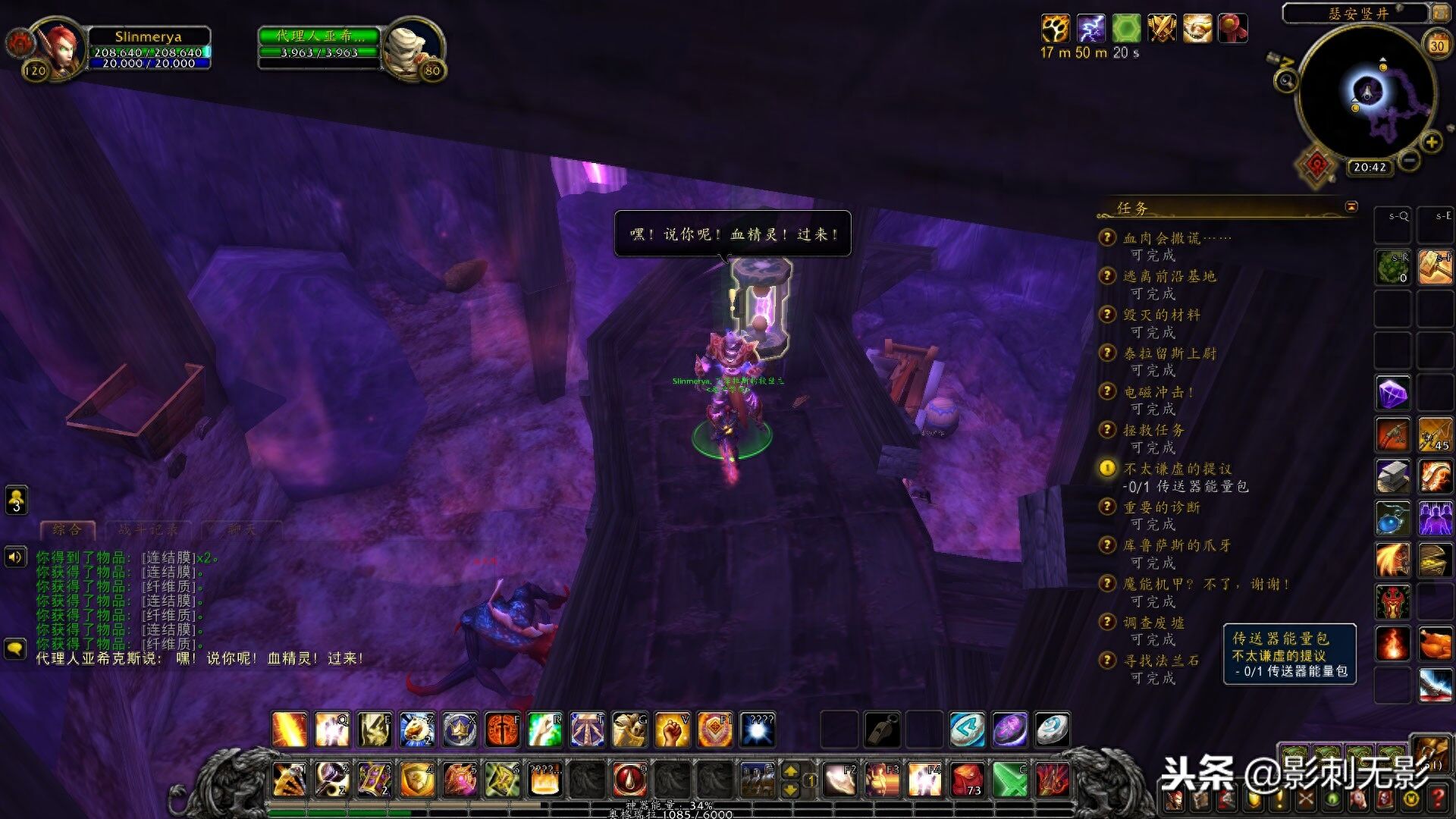
Task: Click the purple gem item in side bar
Action: pyautogui.click(x=1393, y=394)
